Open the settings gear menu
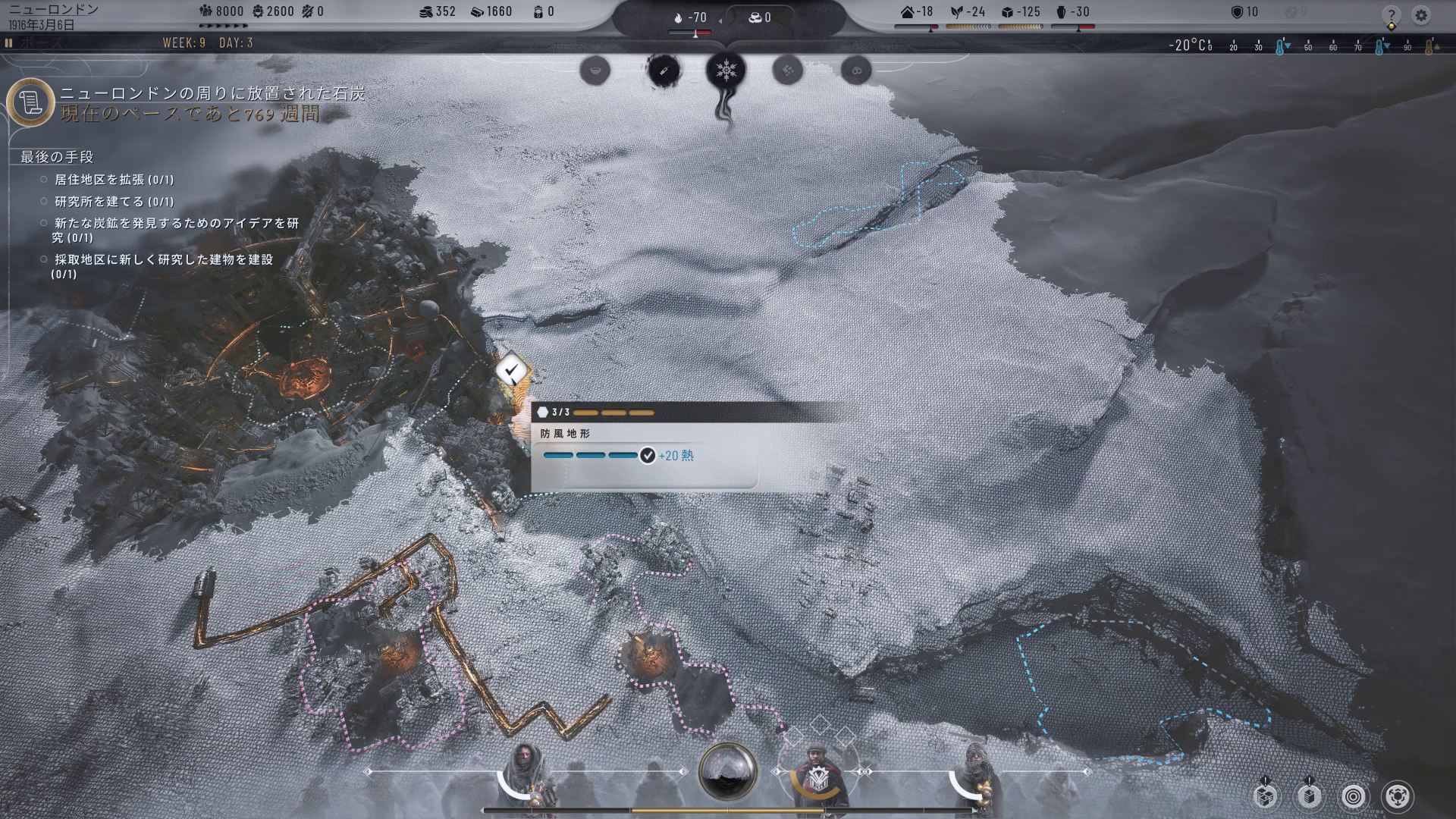This screenshot has height=819, width=1456. pyautogui.click(x=1420, y=15)
